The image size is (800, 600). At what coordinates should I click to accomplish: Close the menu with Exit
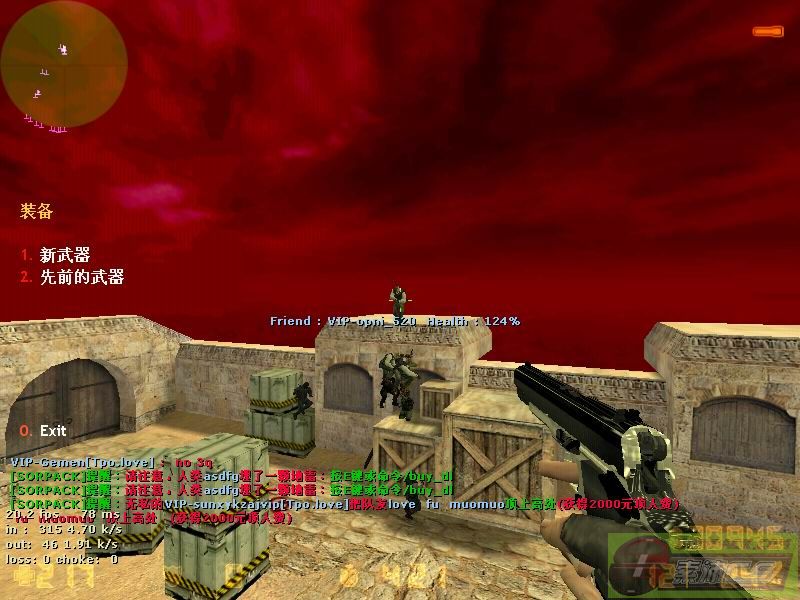click(52, 430)
